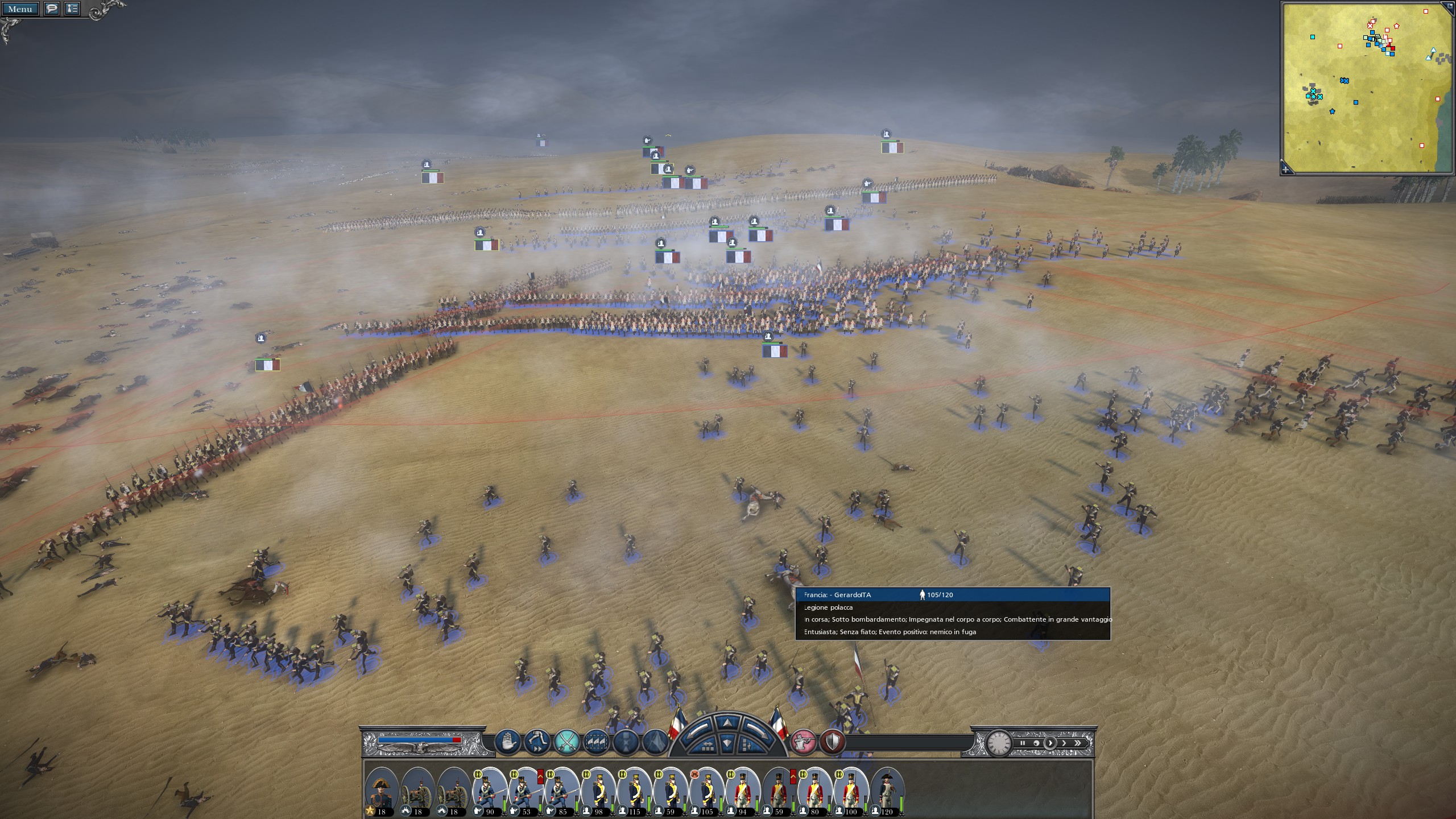The width and height of the screenshot is (1456, 819).
Task: Open the chat speech bubble icon
Action: click(x=51, y=9)
